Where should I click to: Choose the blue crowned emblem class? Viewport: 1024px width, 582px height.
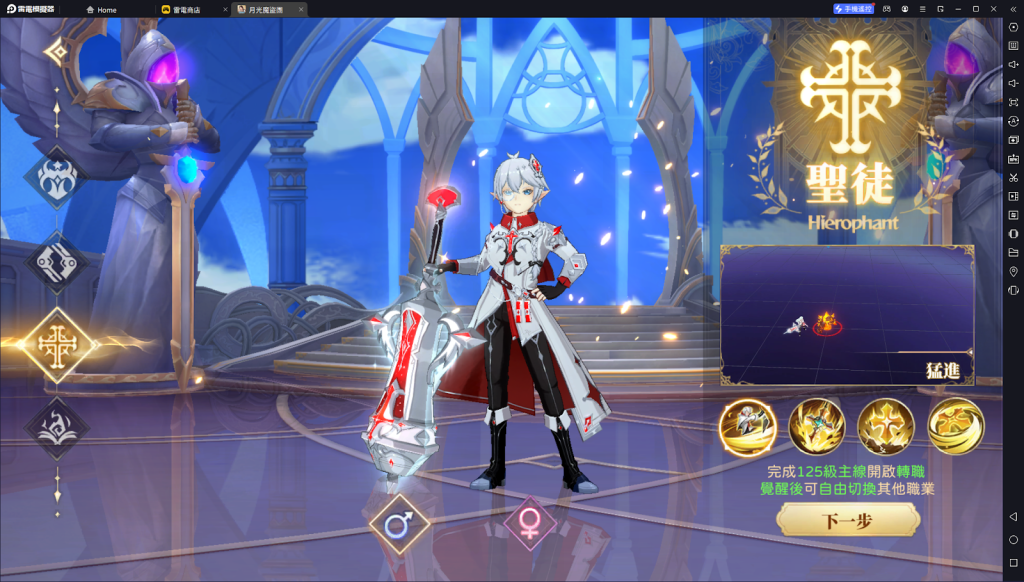[56, 178]
